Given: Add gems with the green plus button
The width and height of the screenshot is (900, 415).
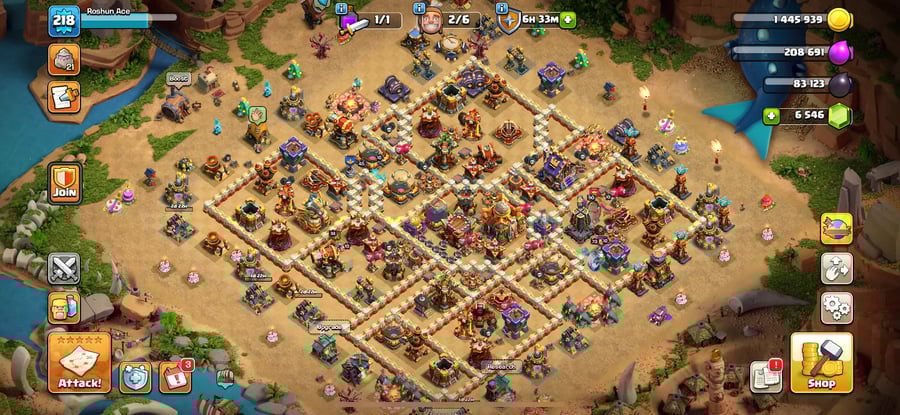Looking at the screenshot, I should [771, 116].
